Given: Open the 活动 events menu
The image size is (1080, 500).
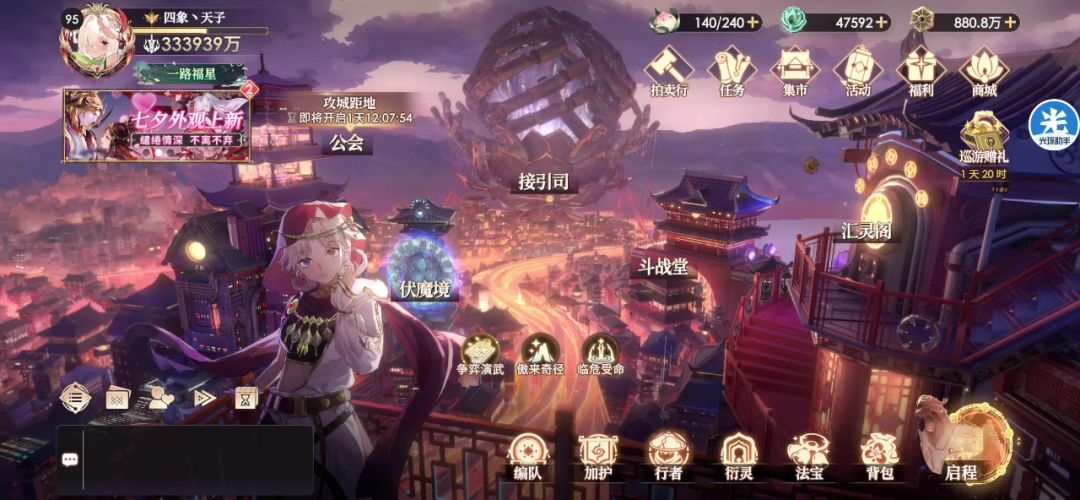Looking at the screenshot, I should coord(858,72).
